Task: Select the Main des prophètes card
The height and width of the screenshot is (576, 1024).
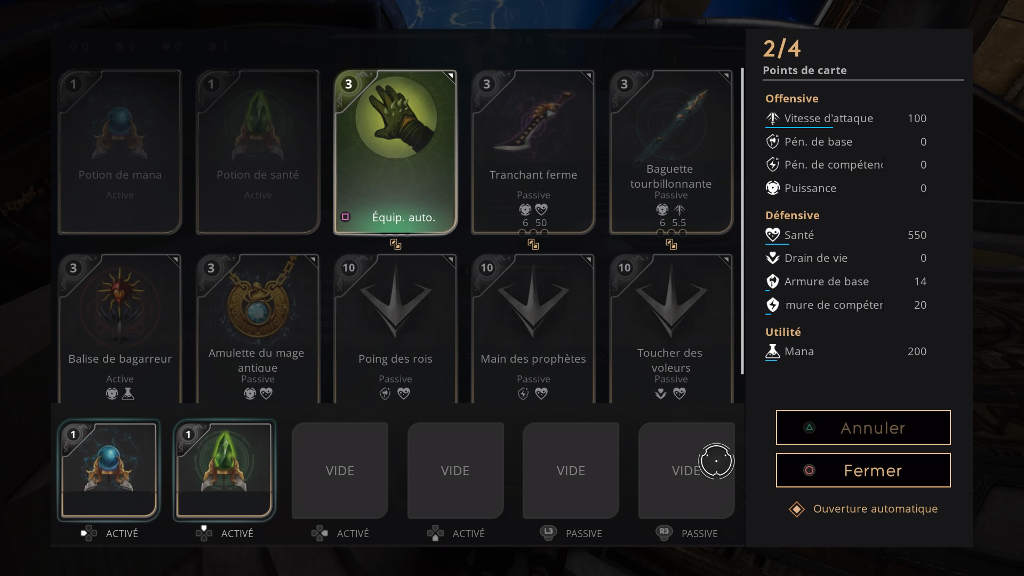Action: (533, 330)
